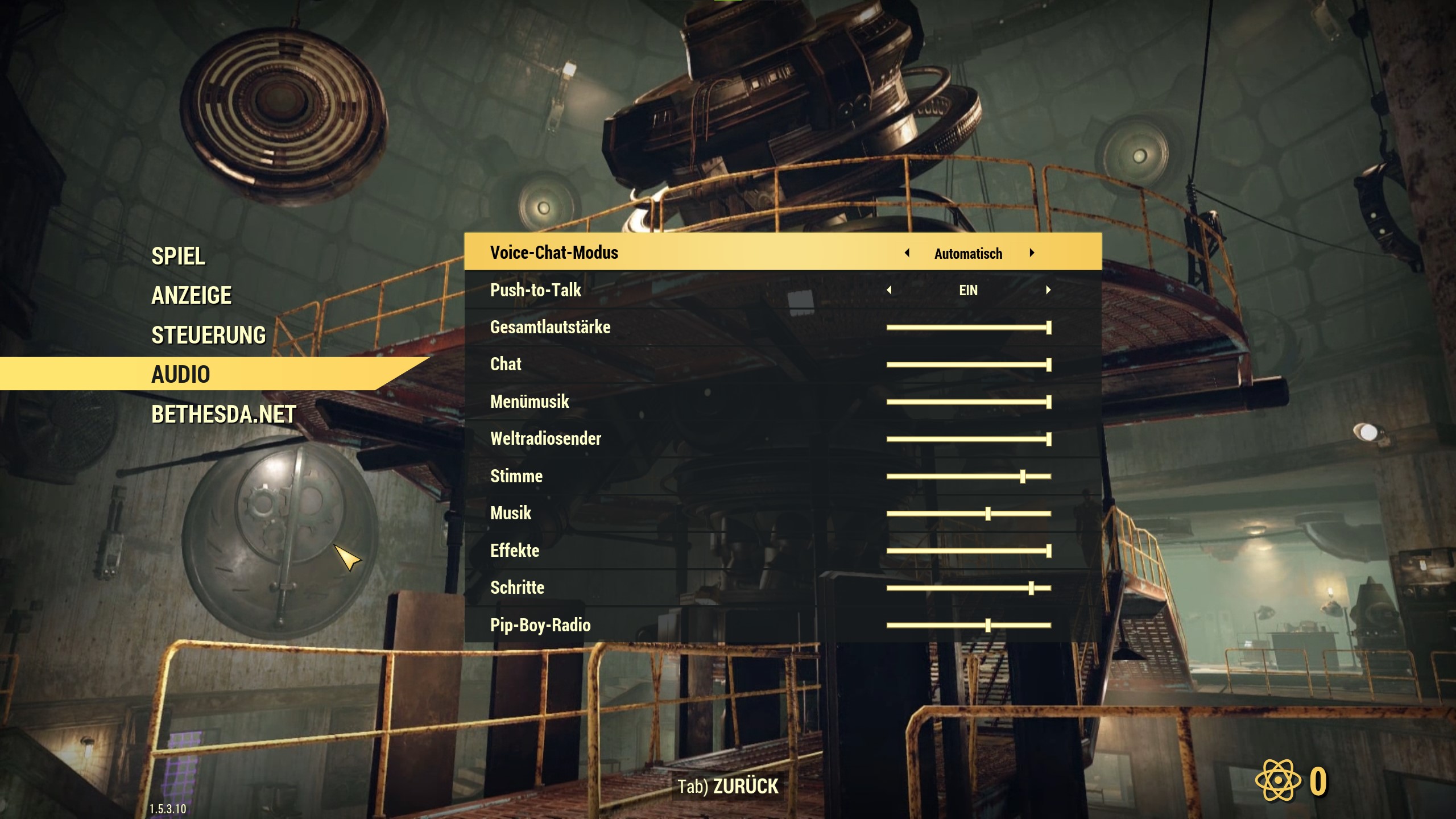The height and width of the screenshot is (819, 1456).
Task: Click the left arrow of Voice-Chat-Modus
Action: click(907, 253)
